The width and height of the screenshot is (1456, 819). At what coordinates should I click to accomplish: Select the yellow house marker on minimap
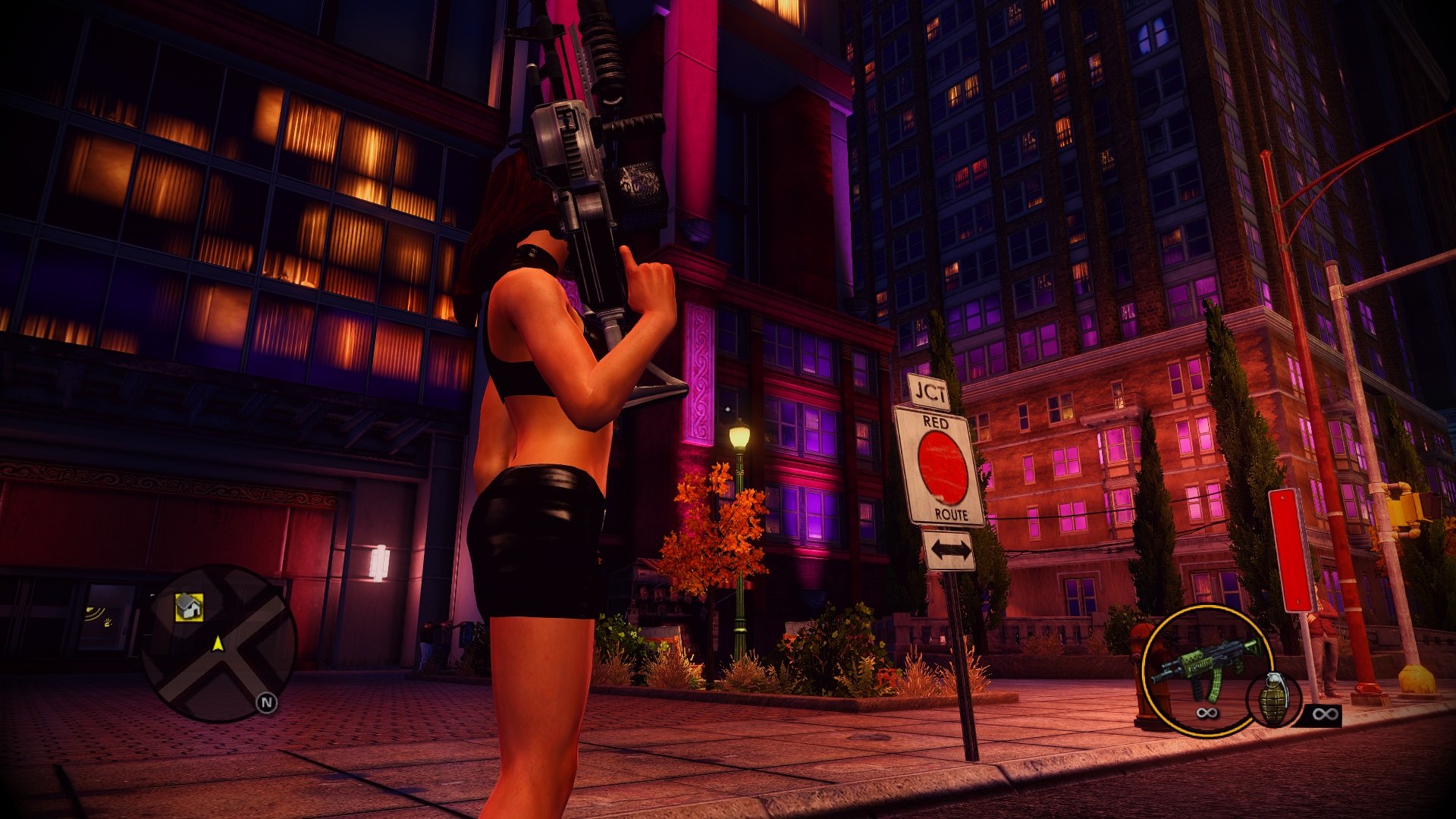[x=189, y=607]
